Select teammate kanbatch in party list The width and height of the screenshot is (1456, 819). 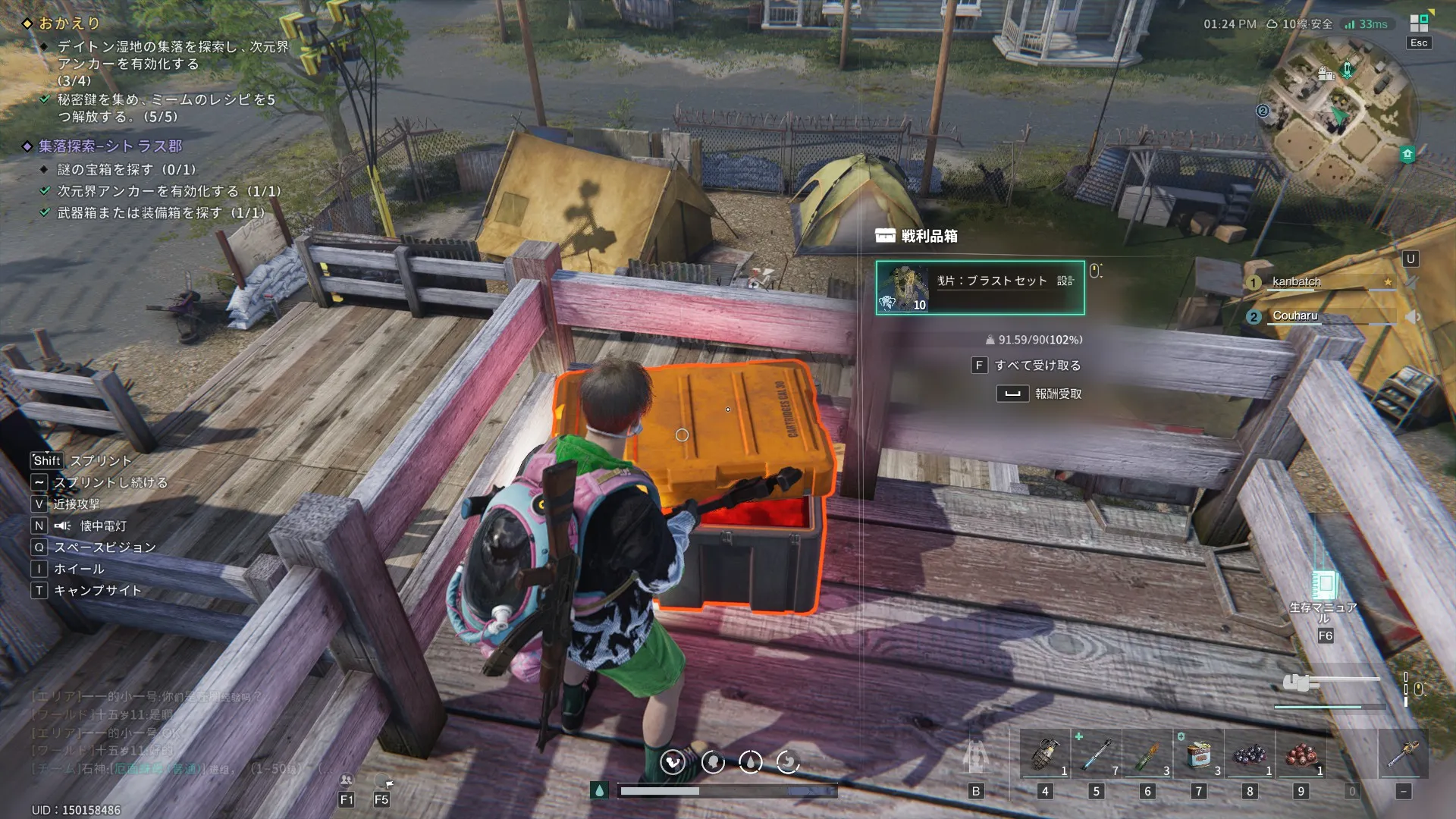tap(1296, 282)
